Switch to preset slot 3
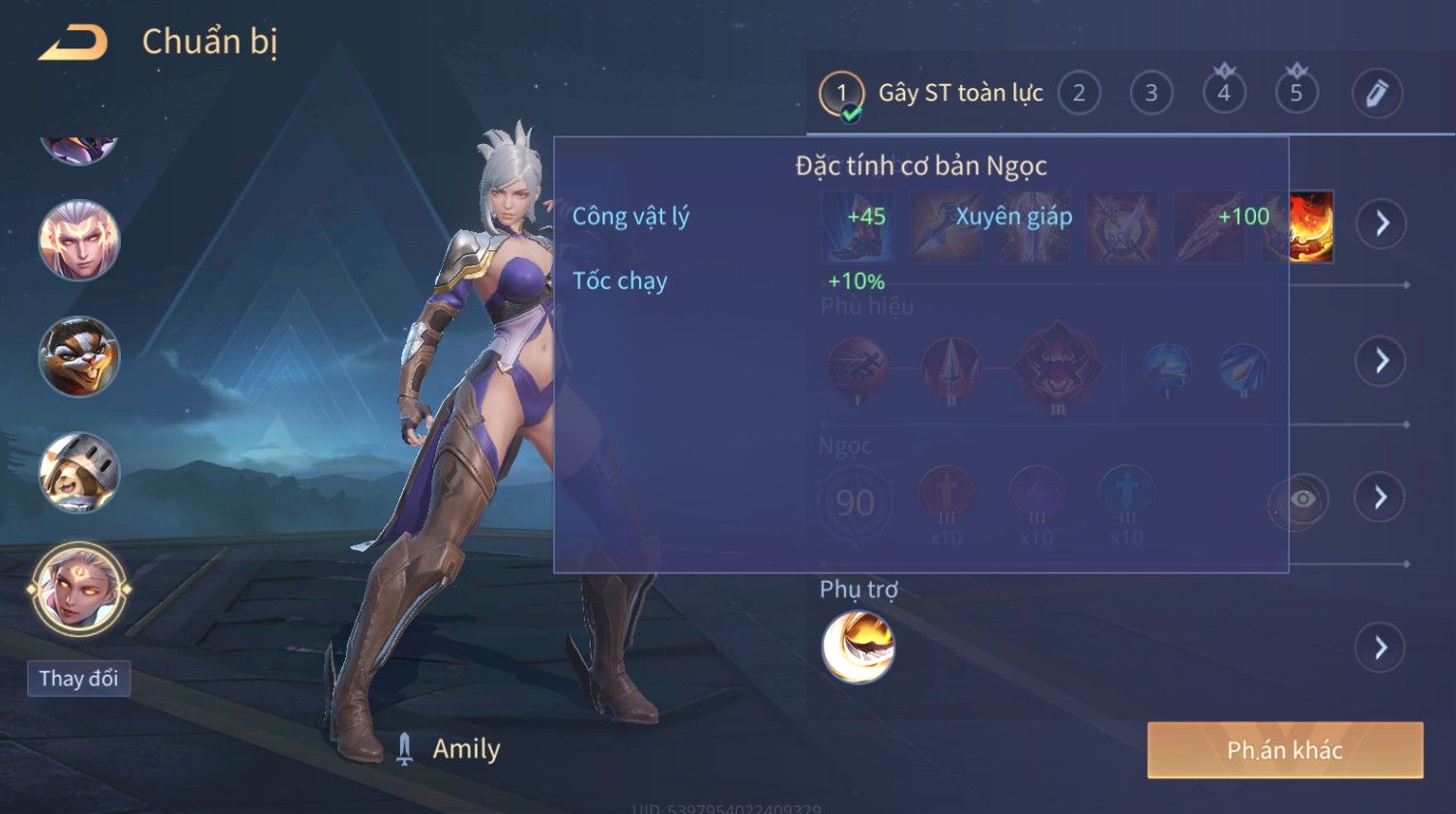This screenshot has width=1456, height=814. coord(1150,93)
